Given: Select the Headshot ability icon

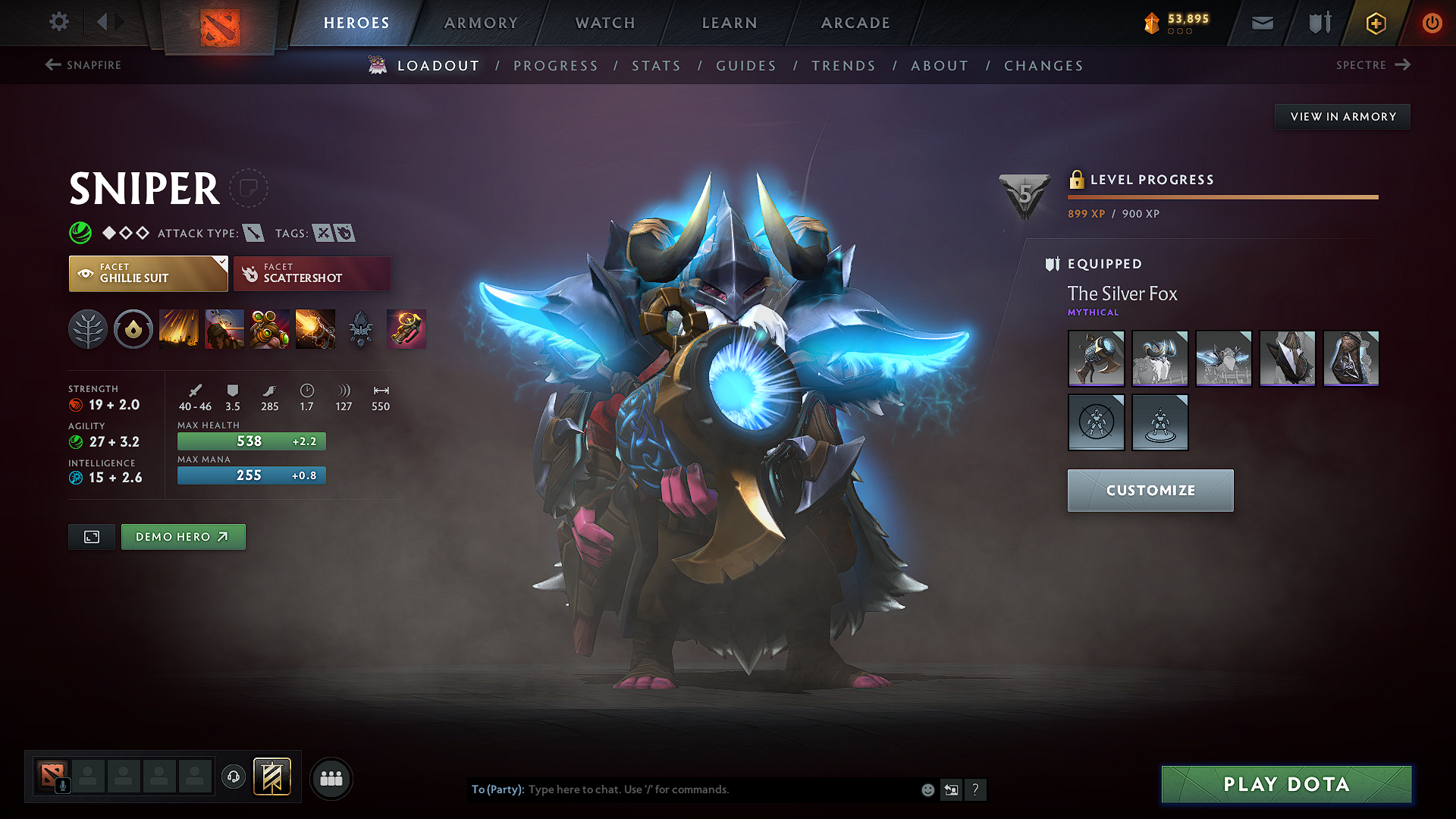Looking at the screenshot, I should click(x=224, y=329).
